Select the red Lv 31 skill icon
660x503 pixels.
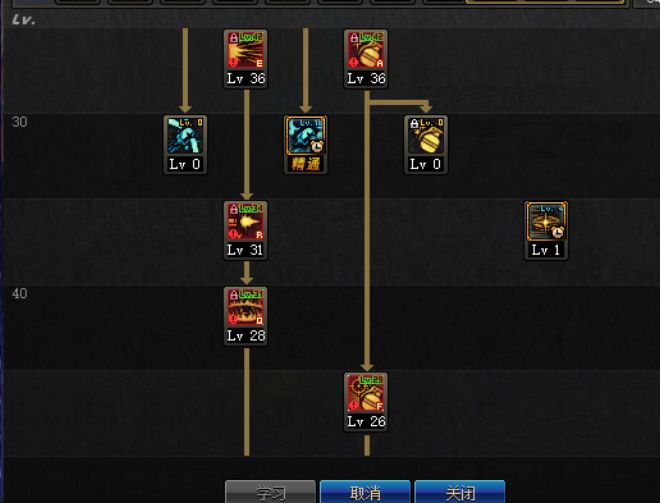click(x=246, y=222)
